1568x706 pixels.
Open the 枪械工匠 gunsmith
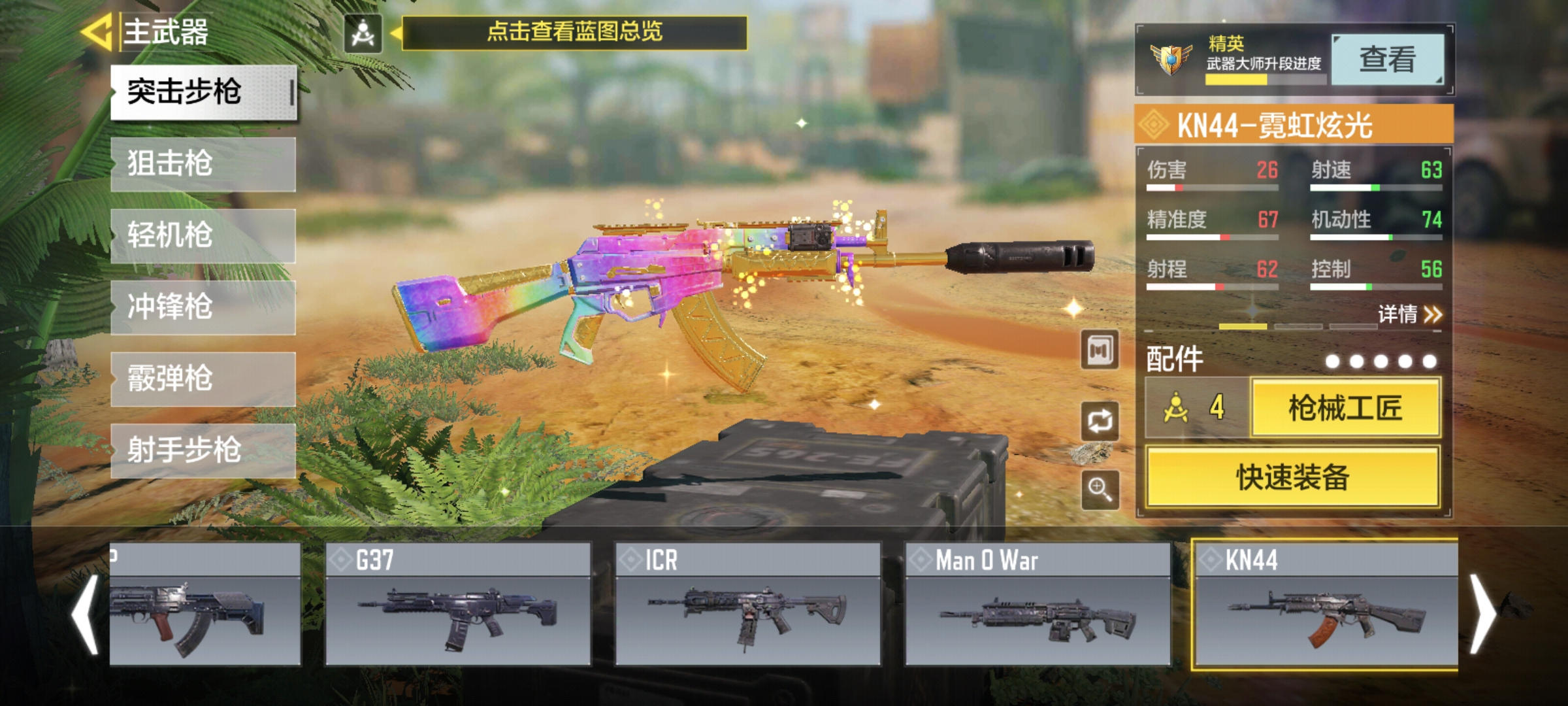point(1345,409)
